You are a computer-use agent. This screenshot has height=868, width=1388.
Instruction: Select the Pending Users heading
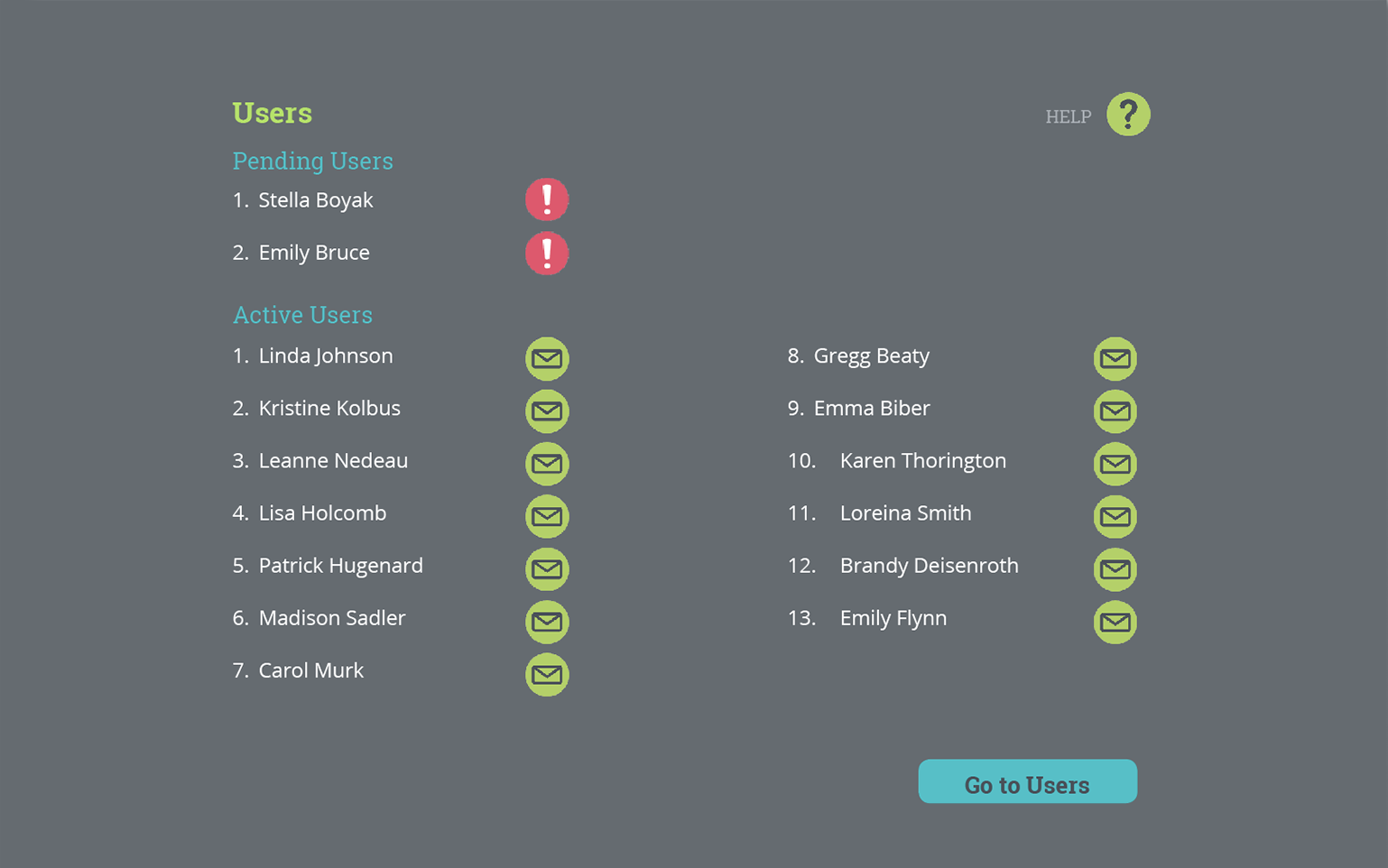(313, 162)
